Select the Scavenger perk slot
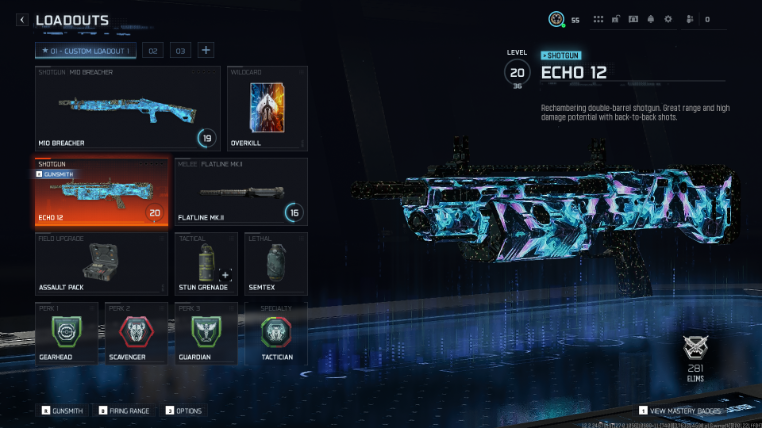762x428 pixels. (136, 333)
